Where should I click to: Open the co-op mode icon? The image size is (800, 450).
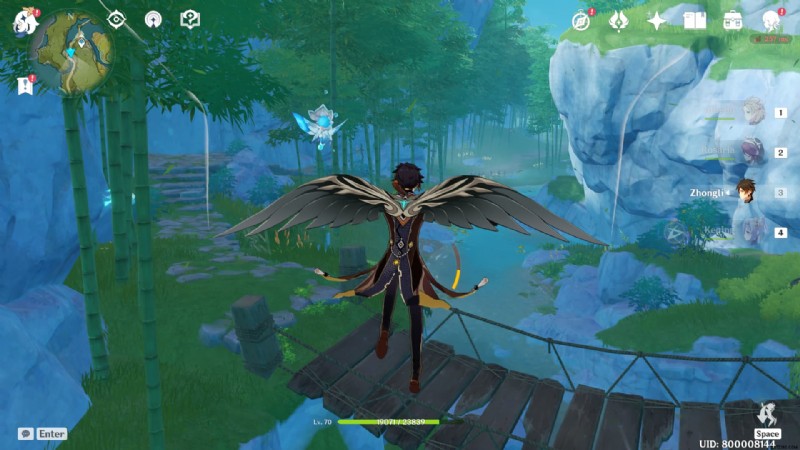point(152,19)
